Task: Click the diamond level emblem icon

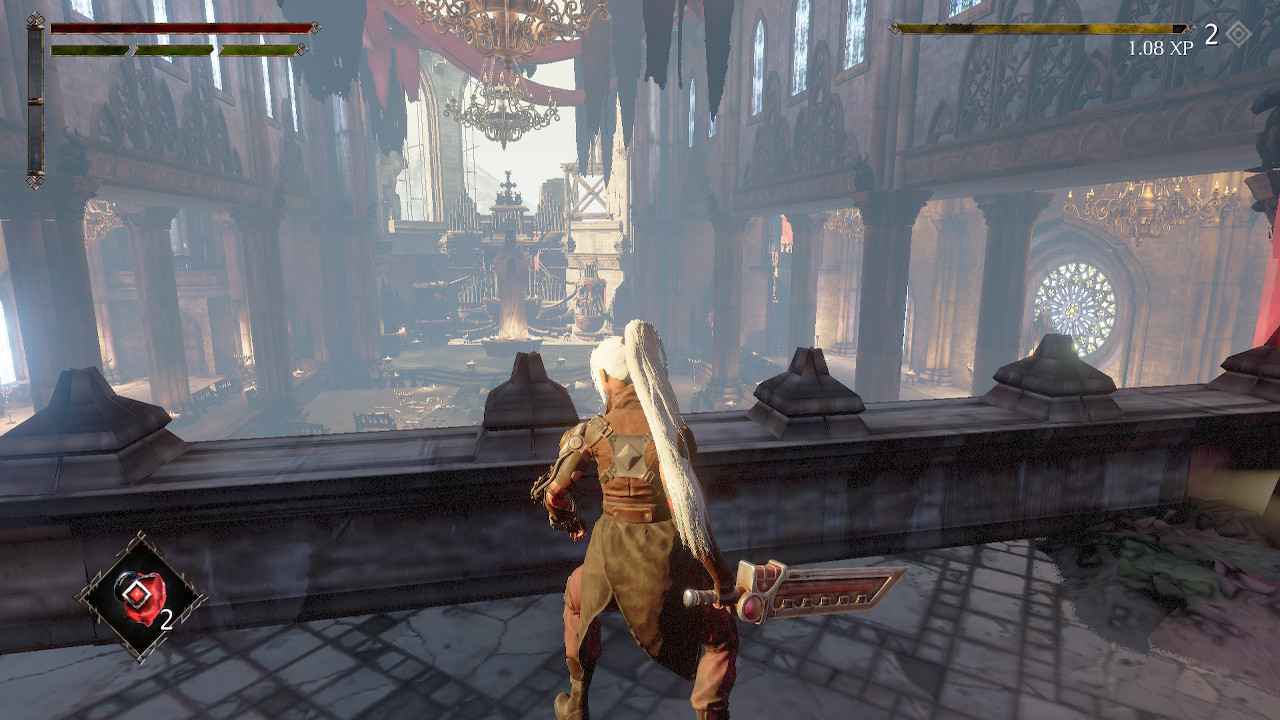Action: coord(1239,35)
